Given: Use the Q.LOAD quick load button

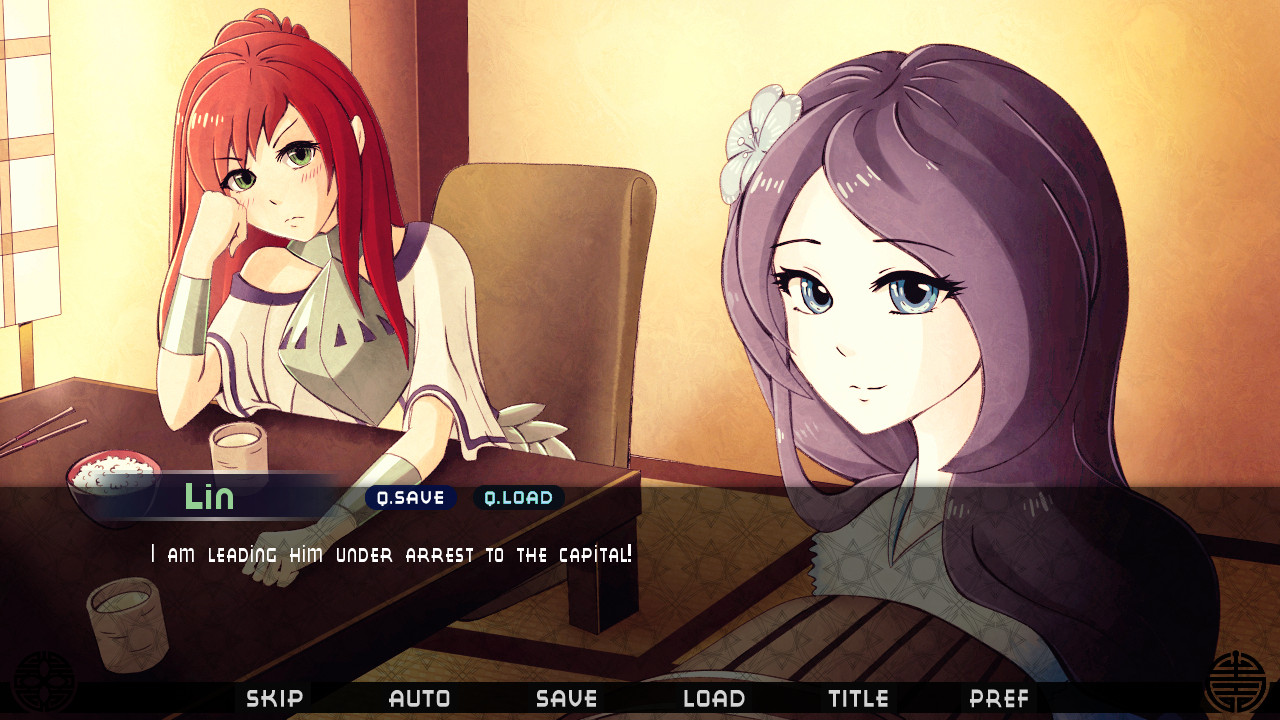Looking at the screenshot, I should pyautogui.click(x=518, y=498).
